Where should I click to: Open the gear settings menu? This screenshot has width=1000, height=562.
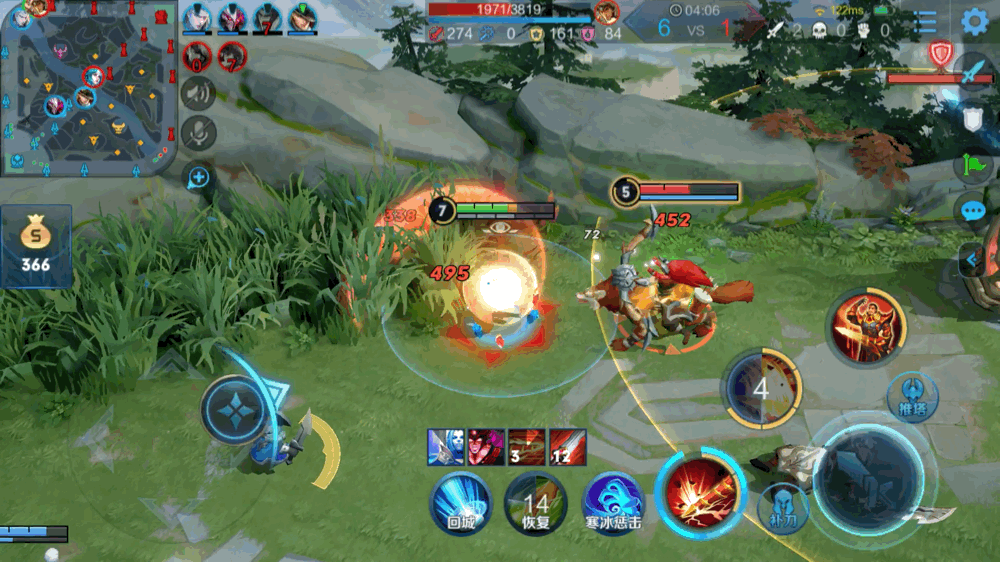click(x=975, y=22)
